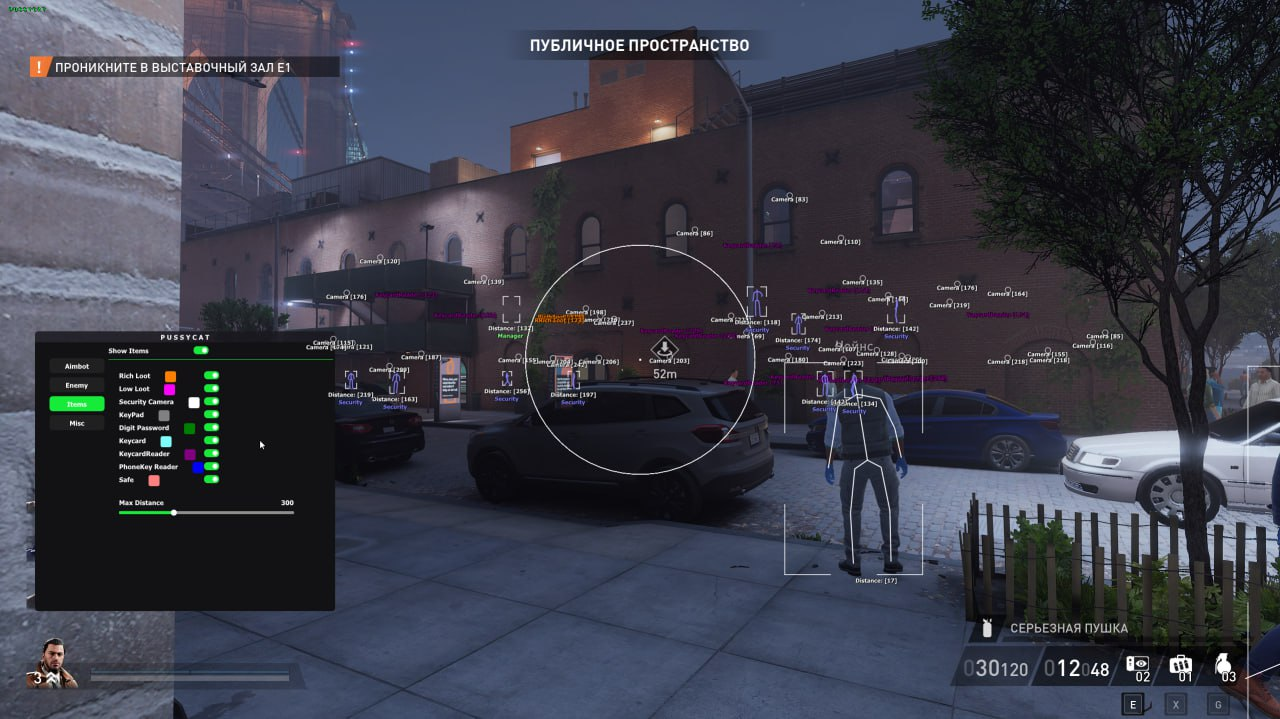Click the orange Rich Loot color swatch

(x=171, y=376)
